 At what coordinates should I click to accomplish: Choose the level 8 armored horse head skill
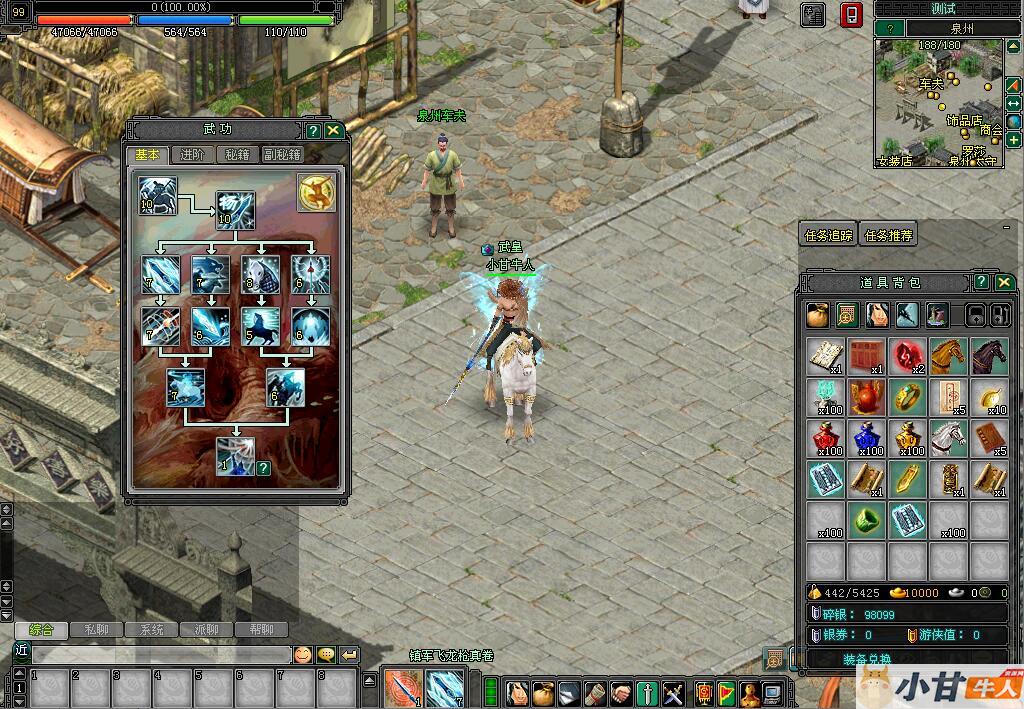coord(260,274)
